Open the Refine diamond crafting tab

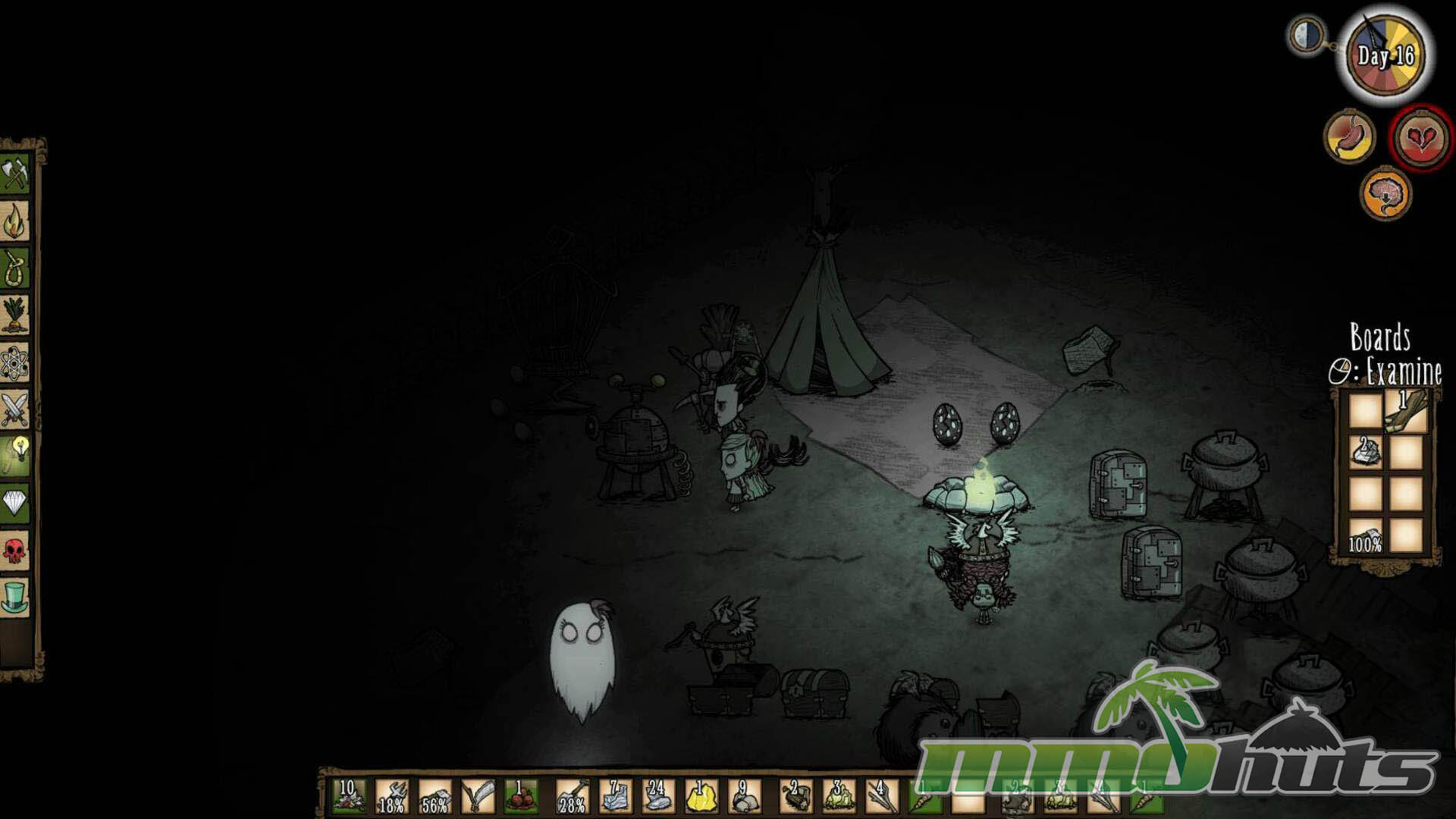15,503
